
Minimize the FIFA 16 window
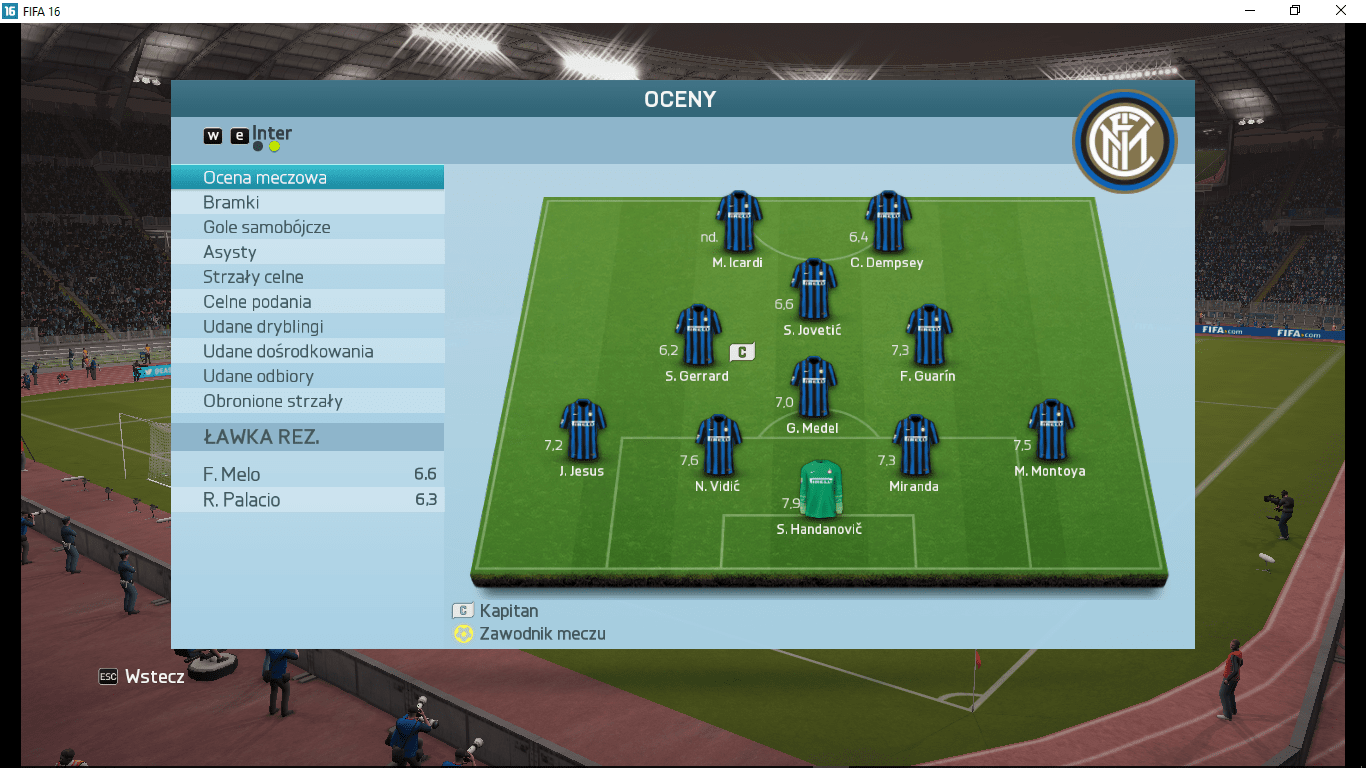tap(1250, 10)
